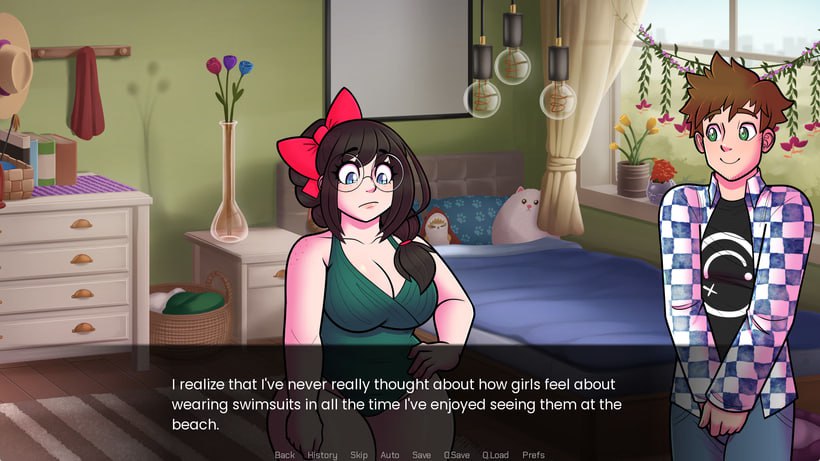Turn on Auto dialogue advance
Viewport: 820px width, 461px height.
click(390, 455)
